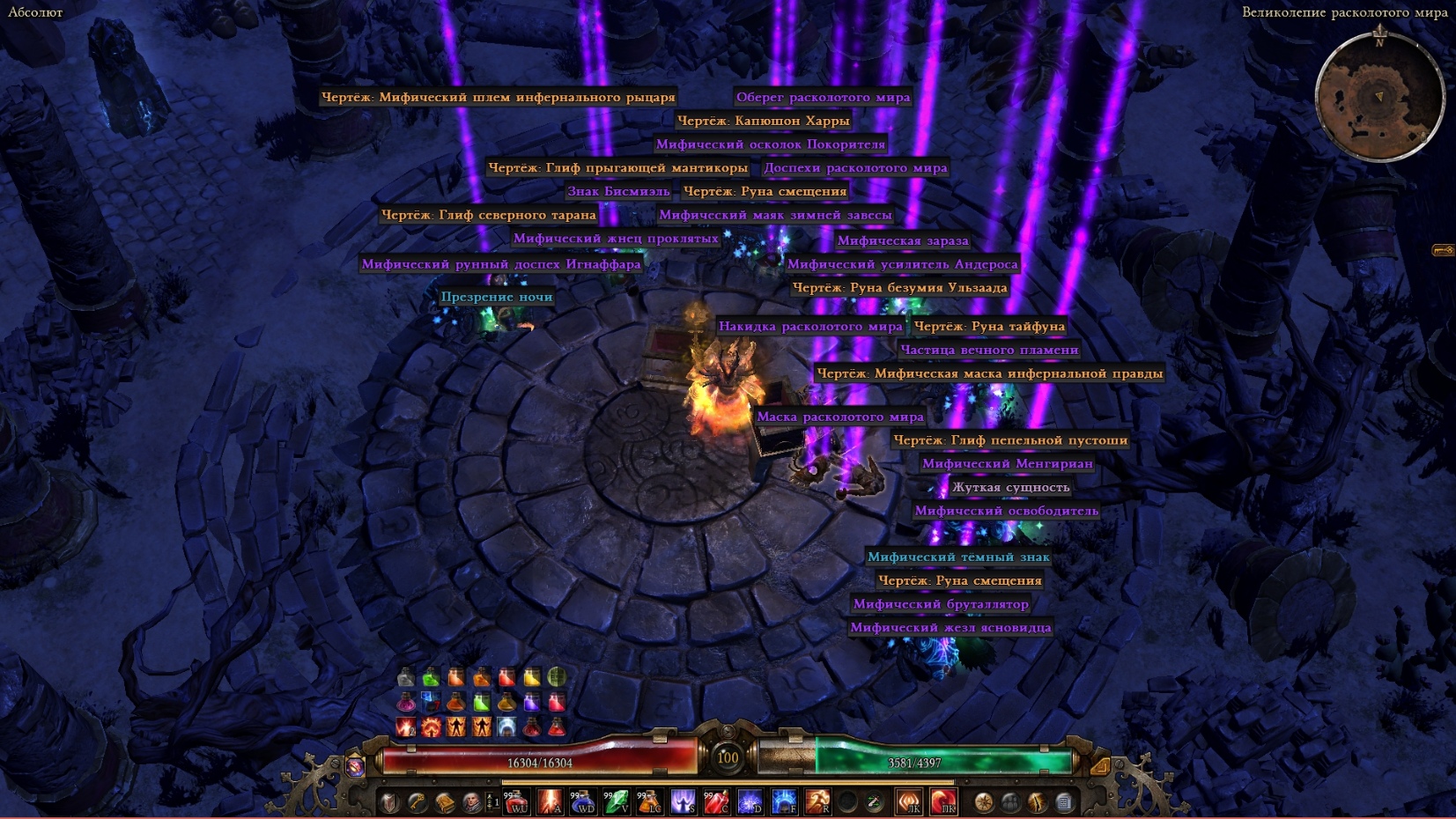
Task: Trigger the running figure movement skill
Action: pos(817,801)
